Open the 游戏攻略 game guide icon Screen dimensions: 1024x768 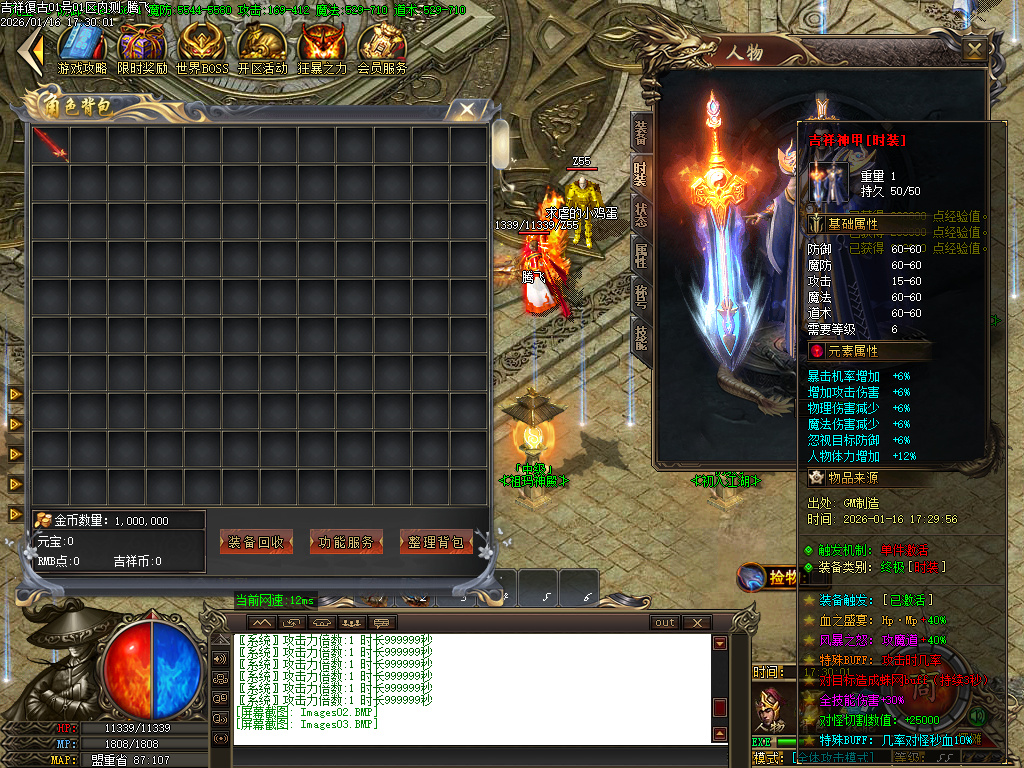82,47
